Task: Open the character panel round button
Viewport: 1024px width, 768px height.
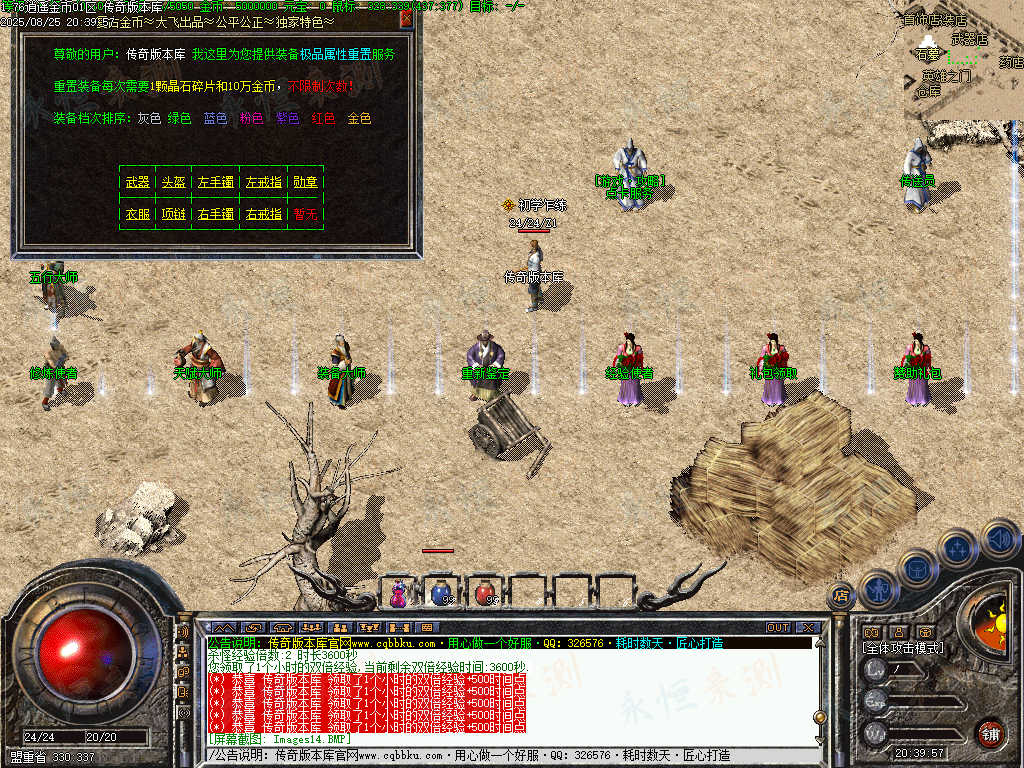Action: click(879, 588)
